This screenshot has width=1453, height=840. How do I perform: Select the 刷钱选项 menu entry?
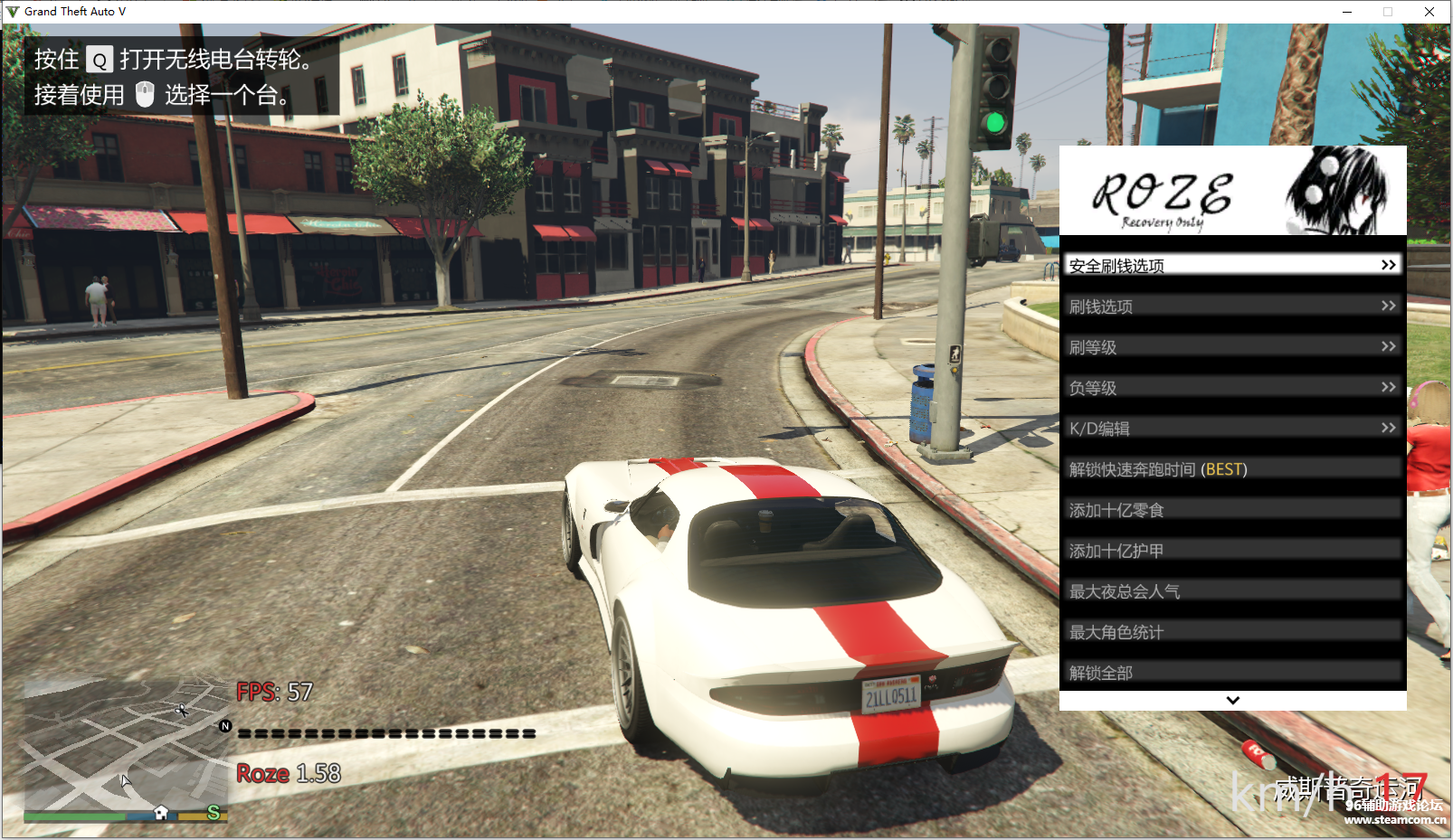pyautogui.click(x=1232, y=307)
